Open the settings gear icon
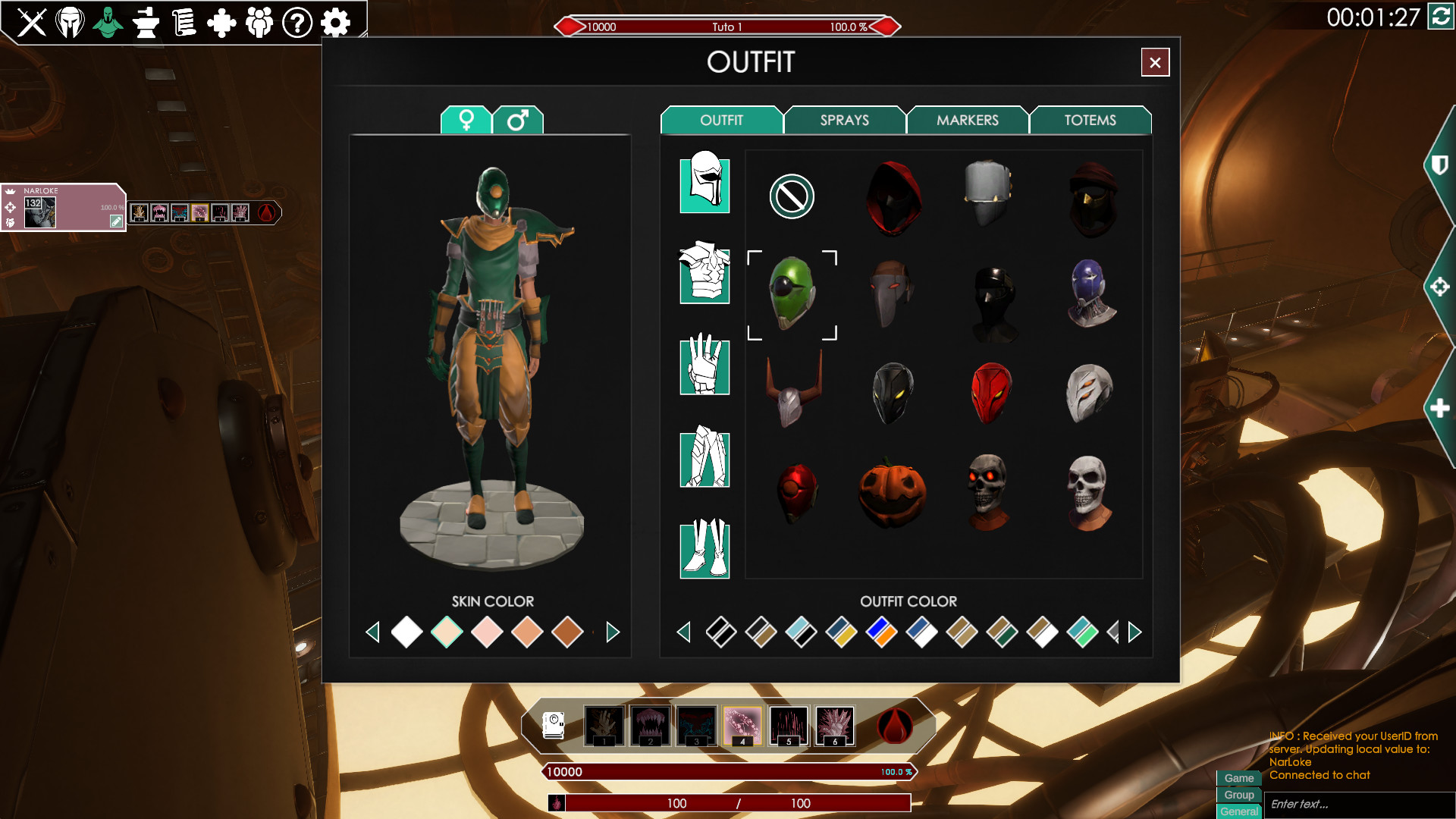The height and width of the screenshot is (819, 1456). [335, 23]
